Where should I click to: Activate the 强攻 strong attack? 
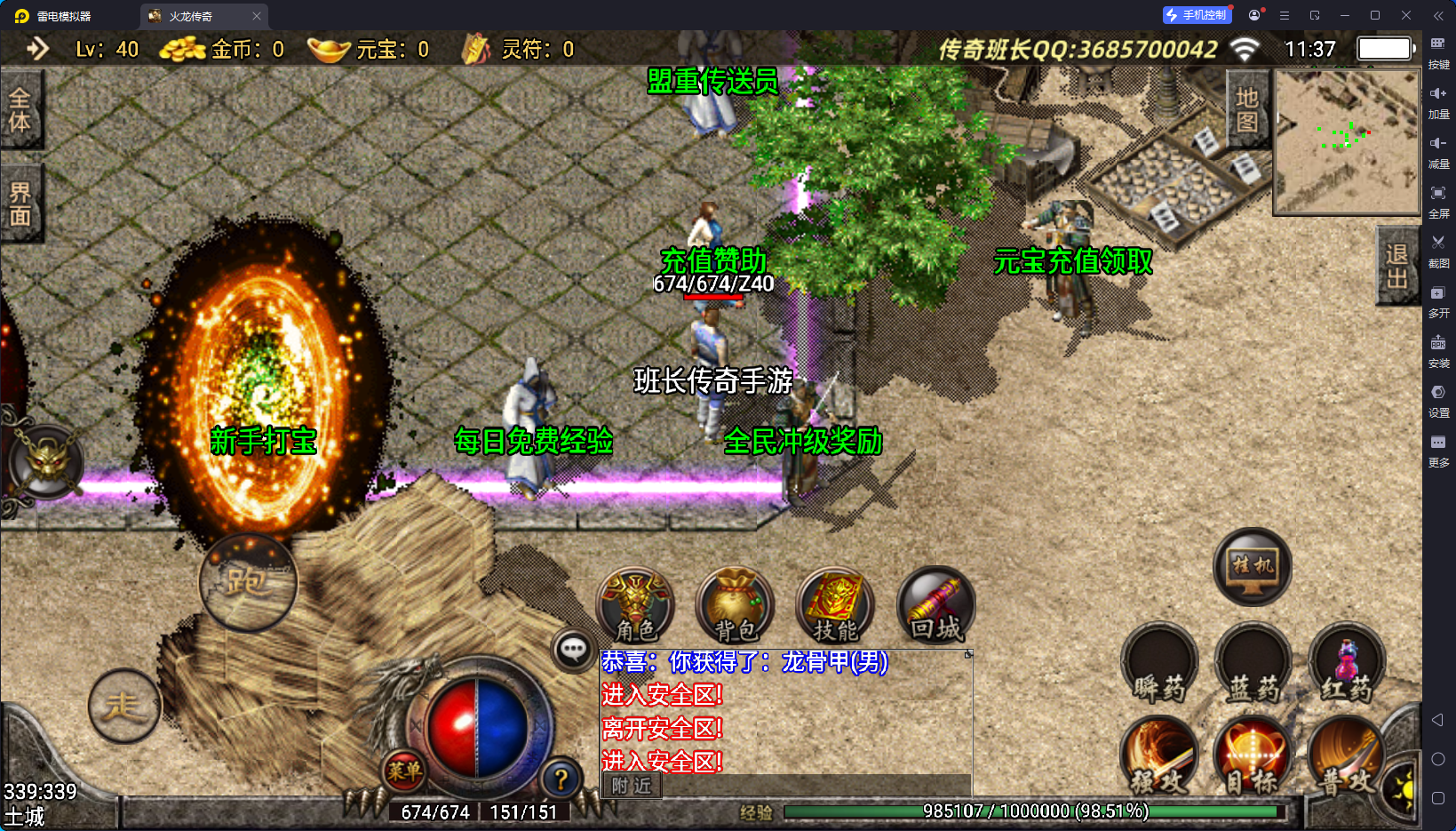(1159, 757)
